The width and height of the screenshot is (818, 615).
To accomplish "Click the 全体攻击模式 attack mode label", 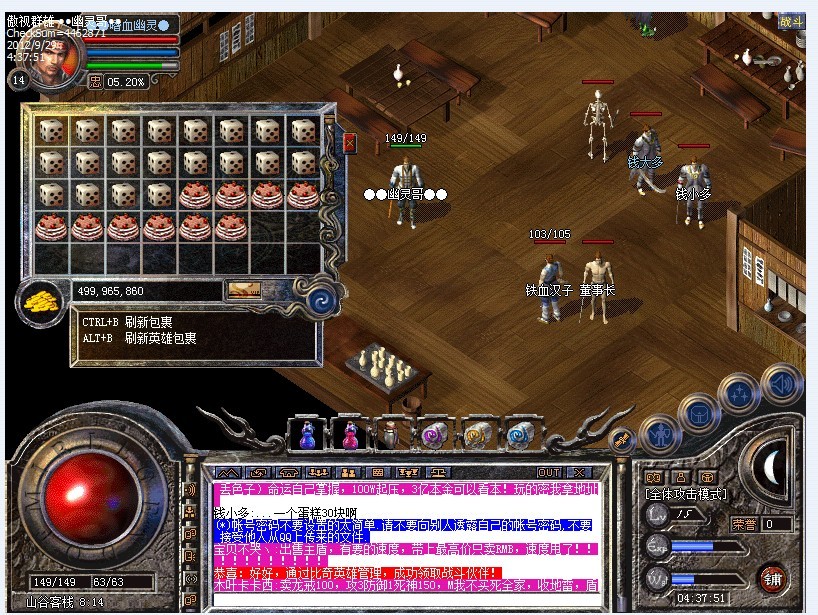I will pyautogui.click(x=687, y=495).
